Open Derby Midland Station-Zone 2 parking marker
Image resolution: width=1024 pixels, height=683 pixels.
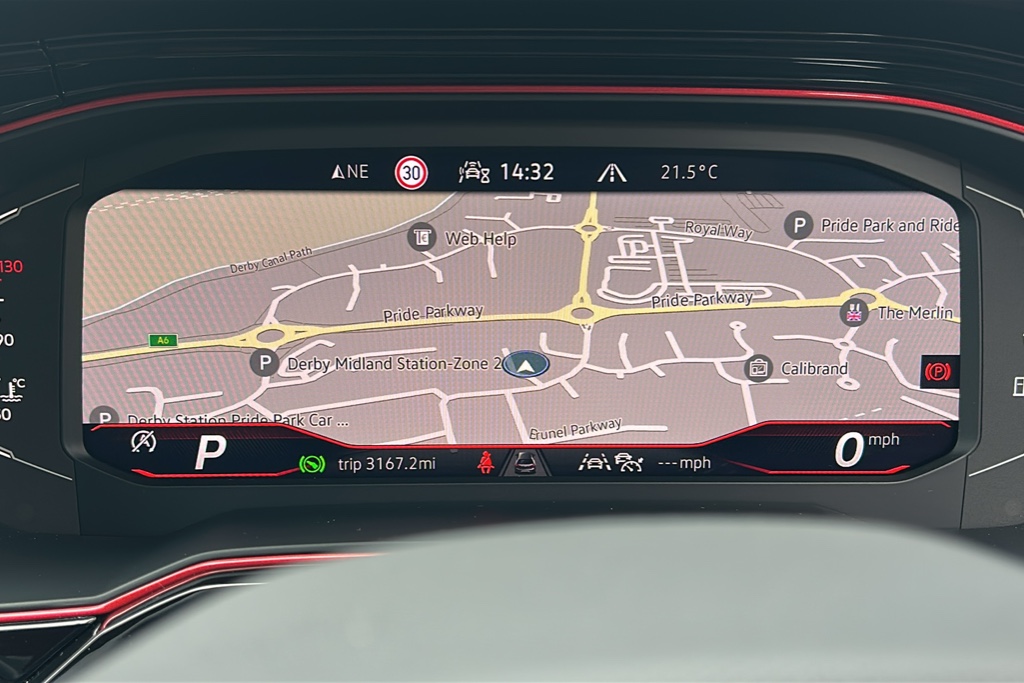point(264,363)
